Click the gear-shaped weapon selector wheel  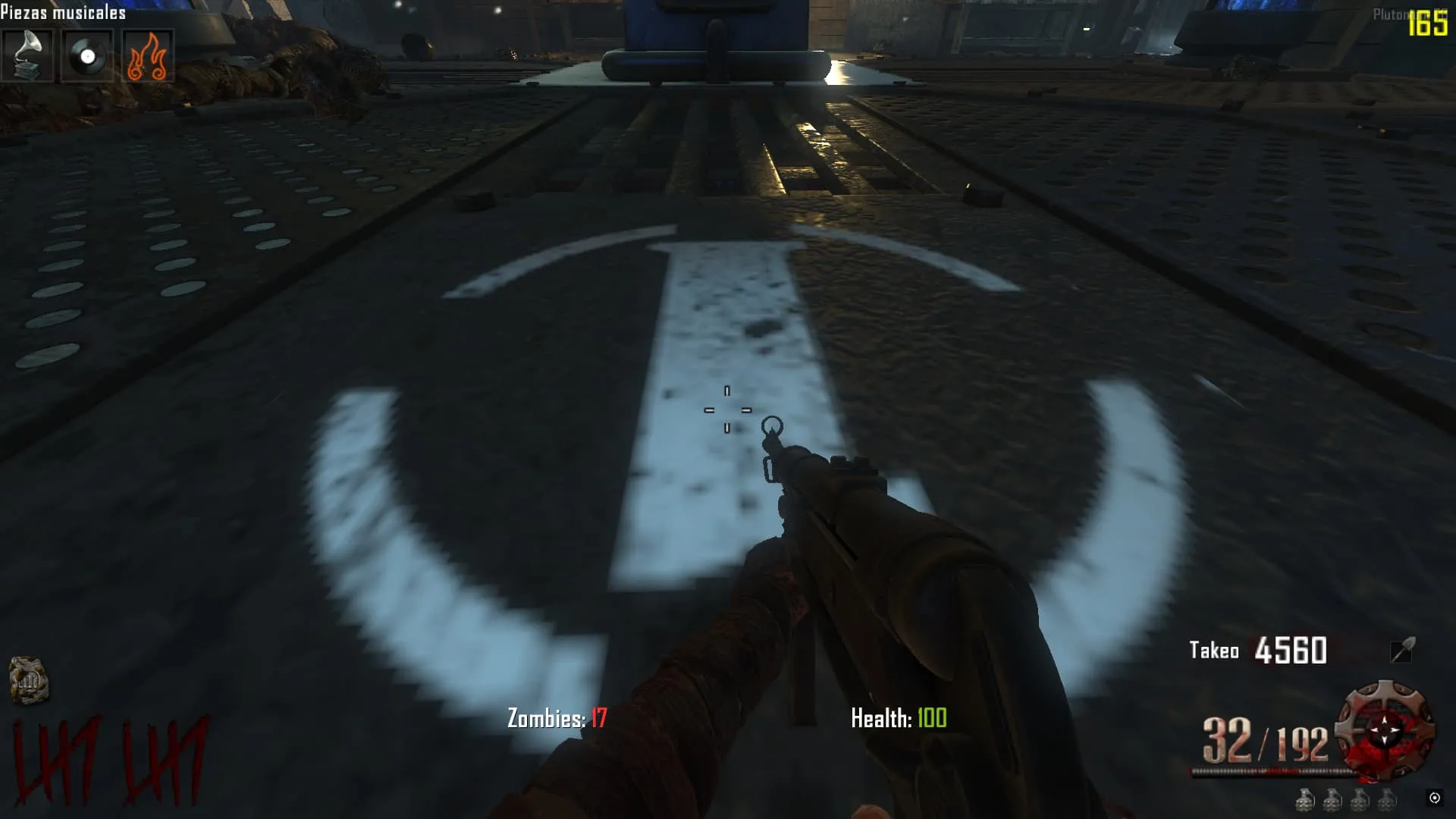click(x=1385, y=731)
